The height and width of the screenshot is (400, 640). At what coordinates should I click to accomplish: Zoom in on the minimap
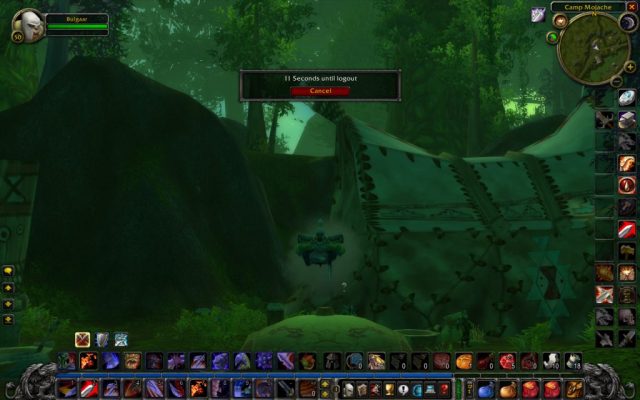click(x=630, y=67)
